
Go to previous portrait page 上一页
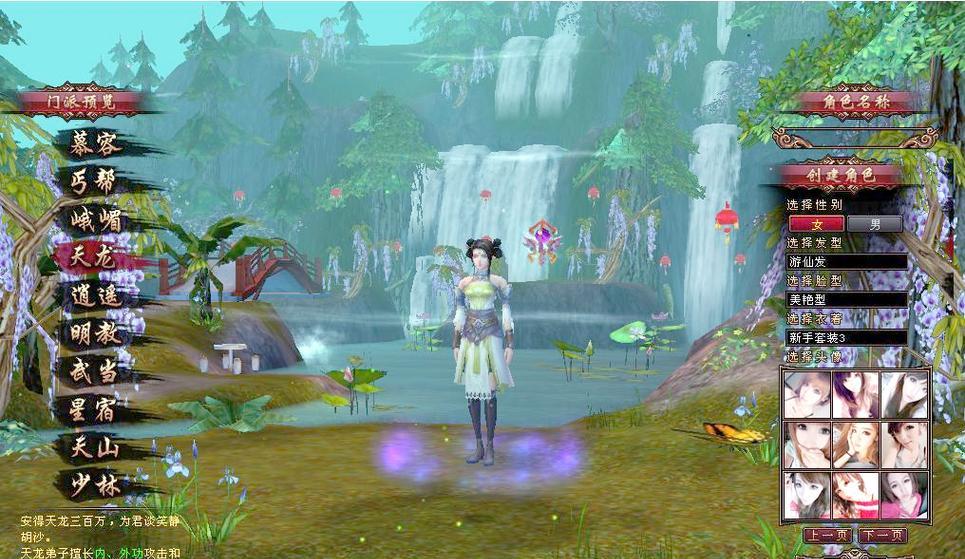[x=827, y=535]
